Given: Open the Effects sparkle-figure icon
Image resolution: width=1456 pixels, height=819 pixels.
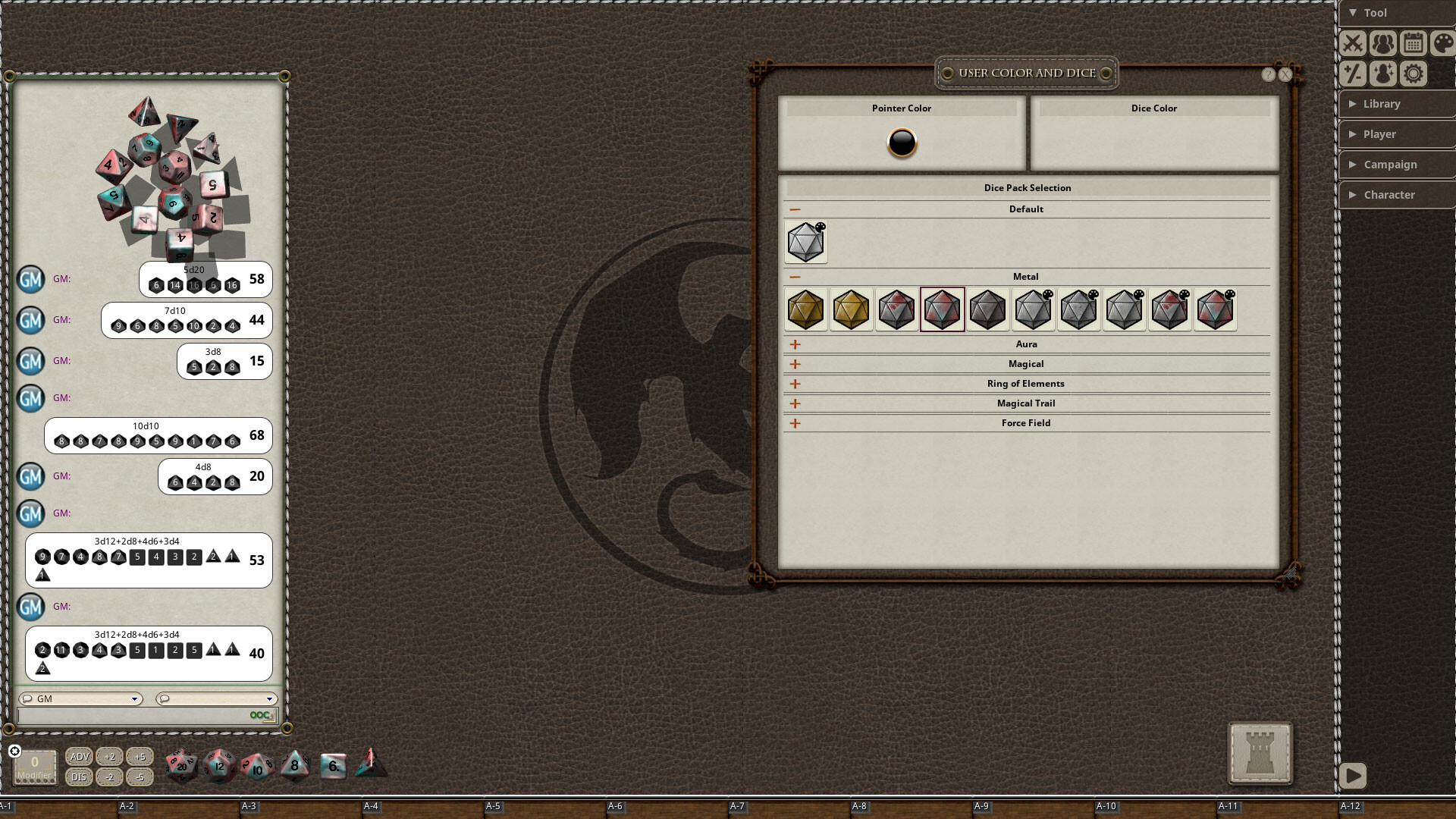Looking at the screenshot, I should (1383, 74).
